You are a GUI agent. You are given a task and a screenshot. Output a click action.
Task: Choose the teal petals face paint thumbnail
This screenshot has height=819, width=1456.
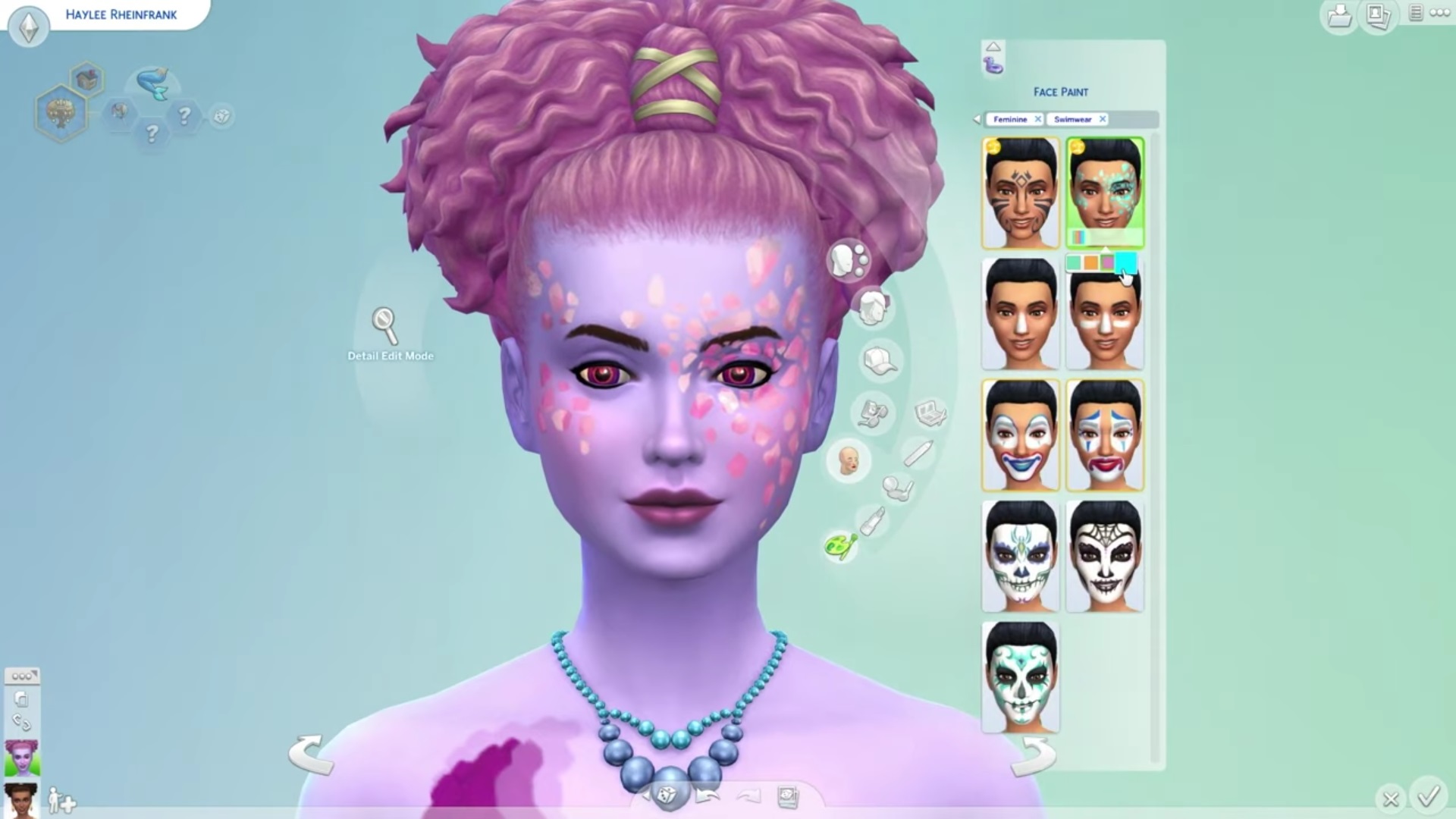tap(1105, 190)
